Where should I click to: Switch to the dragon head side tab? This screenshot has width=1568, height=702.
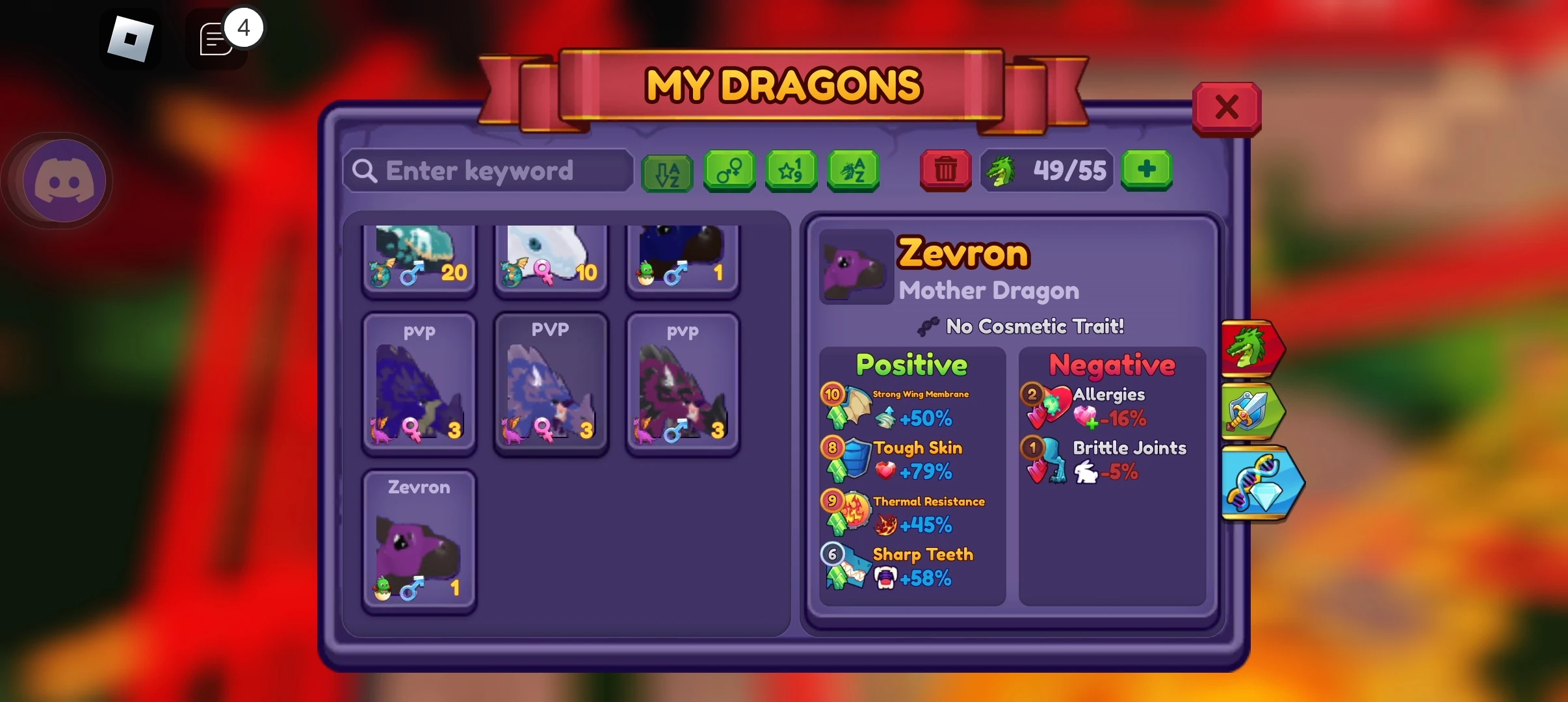(x=1255, y=348)
